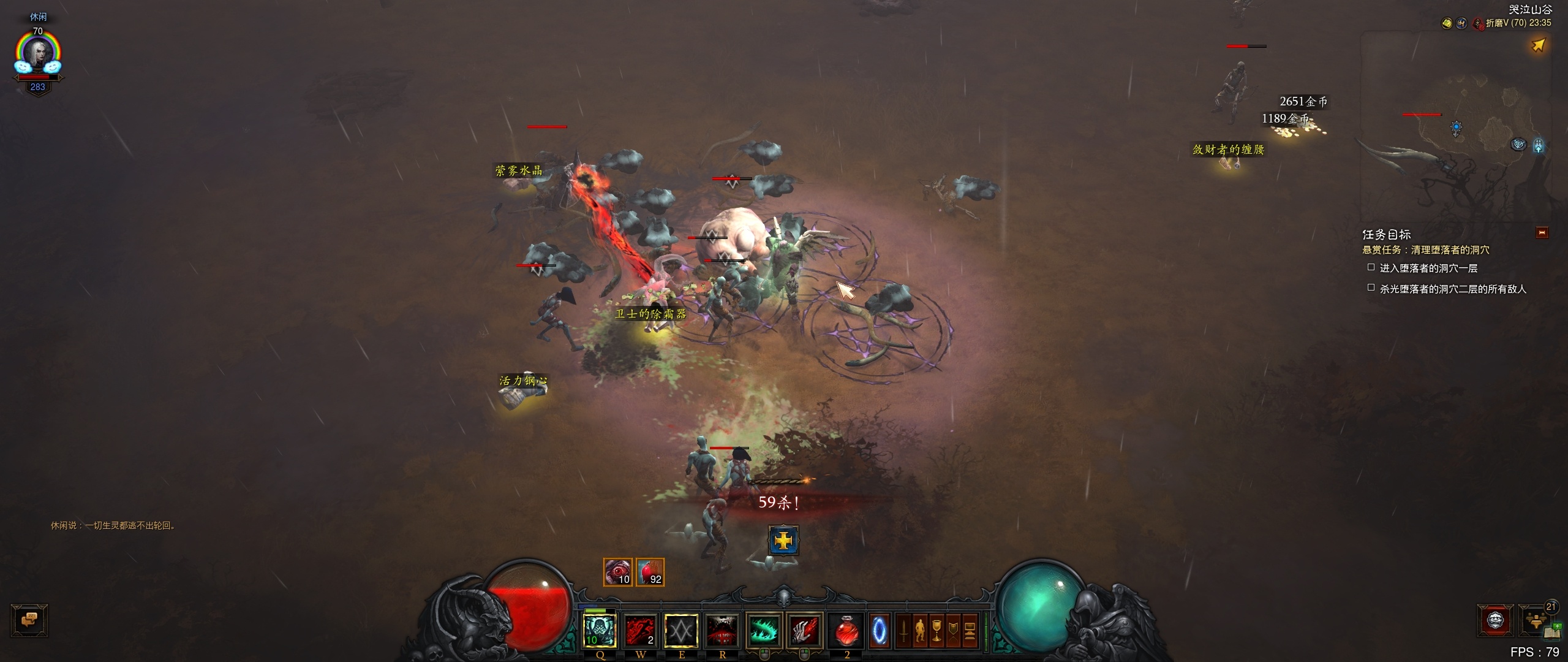1568x662 pixels.
Task: Open the skills menu sword icon
Action: [903, 631]
